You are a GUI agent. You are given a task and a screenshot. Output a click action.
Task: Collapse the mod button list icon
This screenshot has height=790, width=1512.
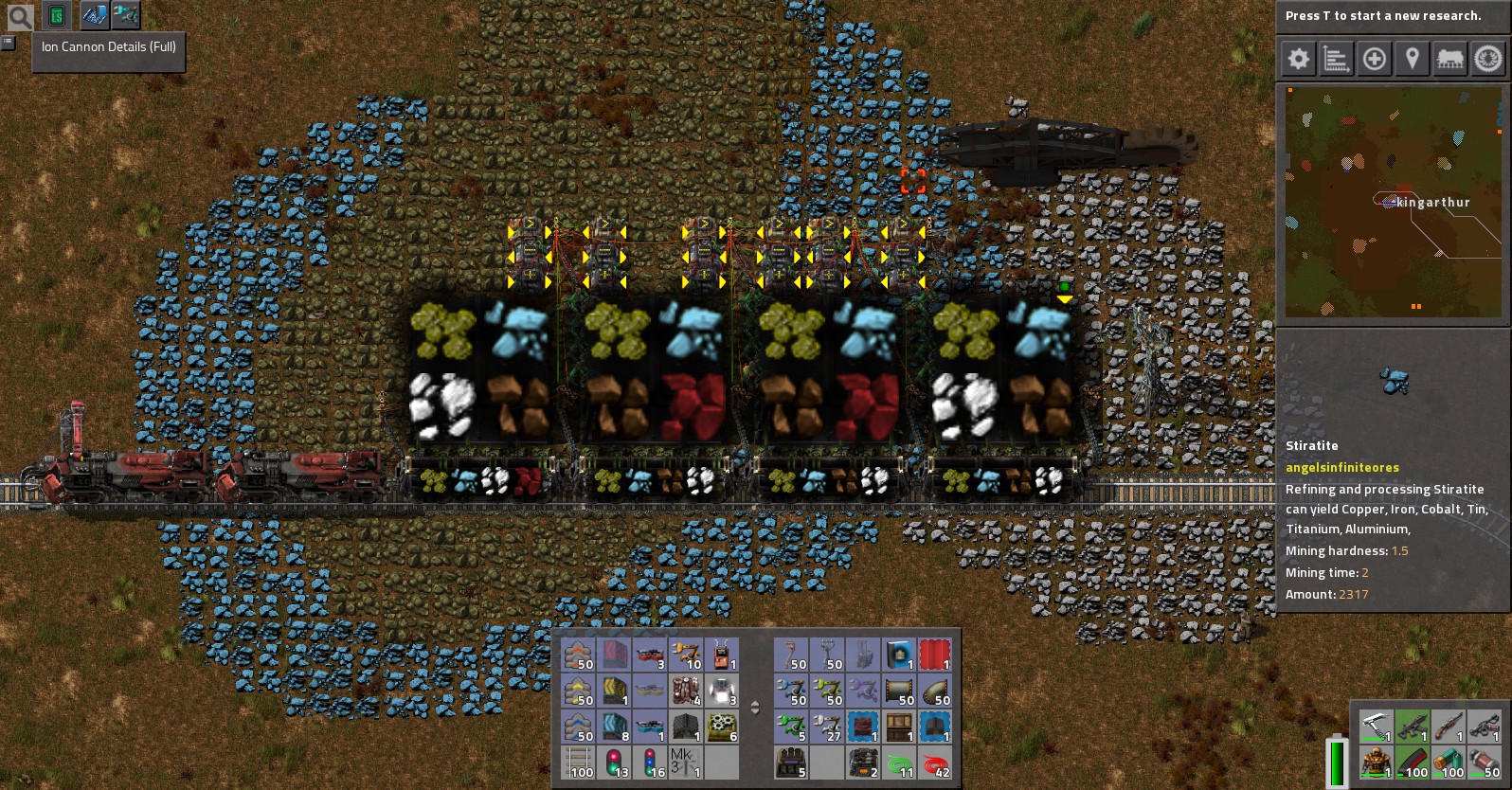pos(8,43)
